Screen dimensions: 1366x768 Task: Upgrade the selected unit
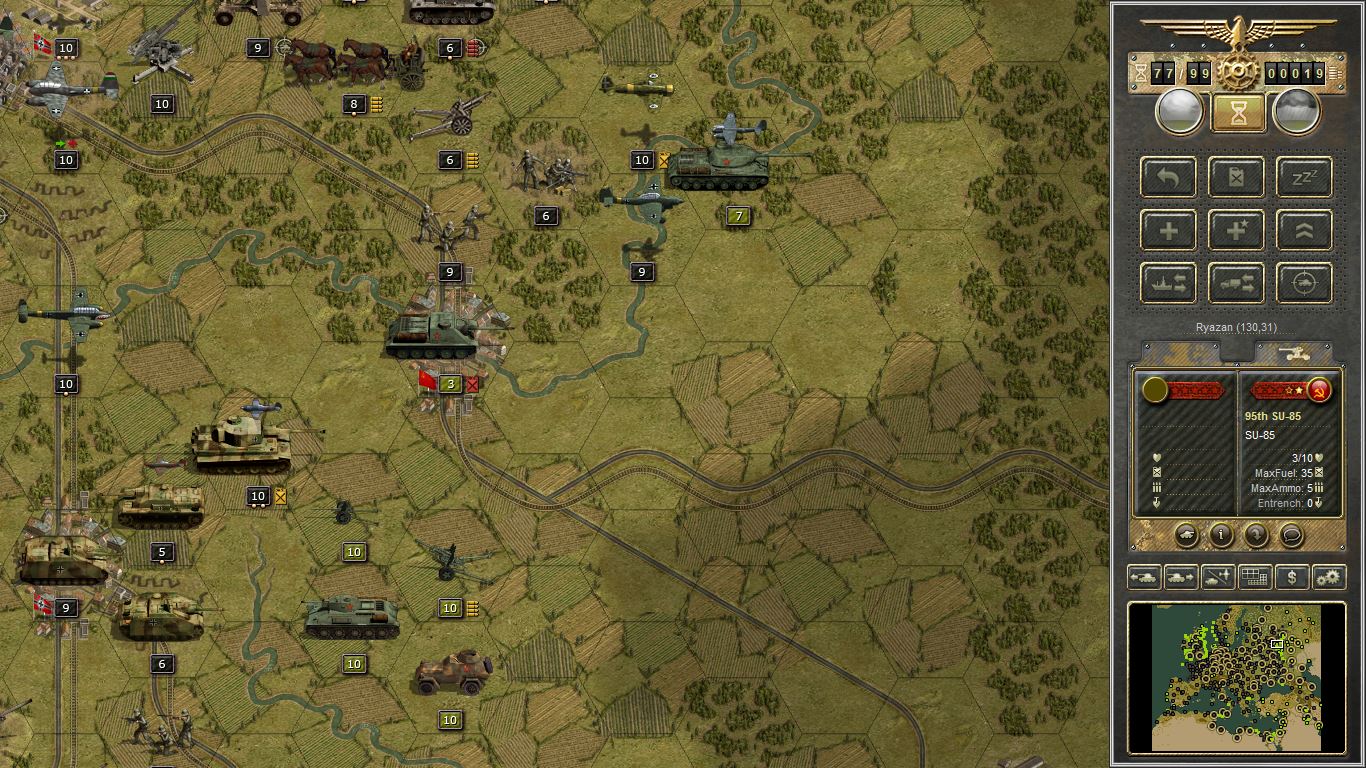pos(1303,230)
